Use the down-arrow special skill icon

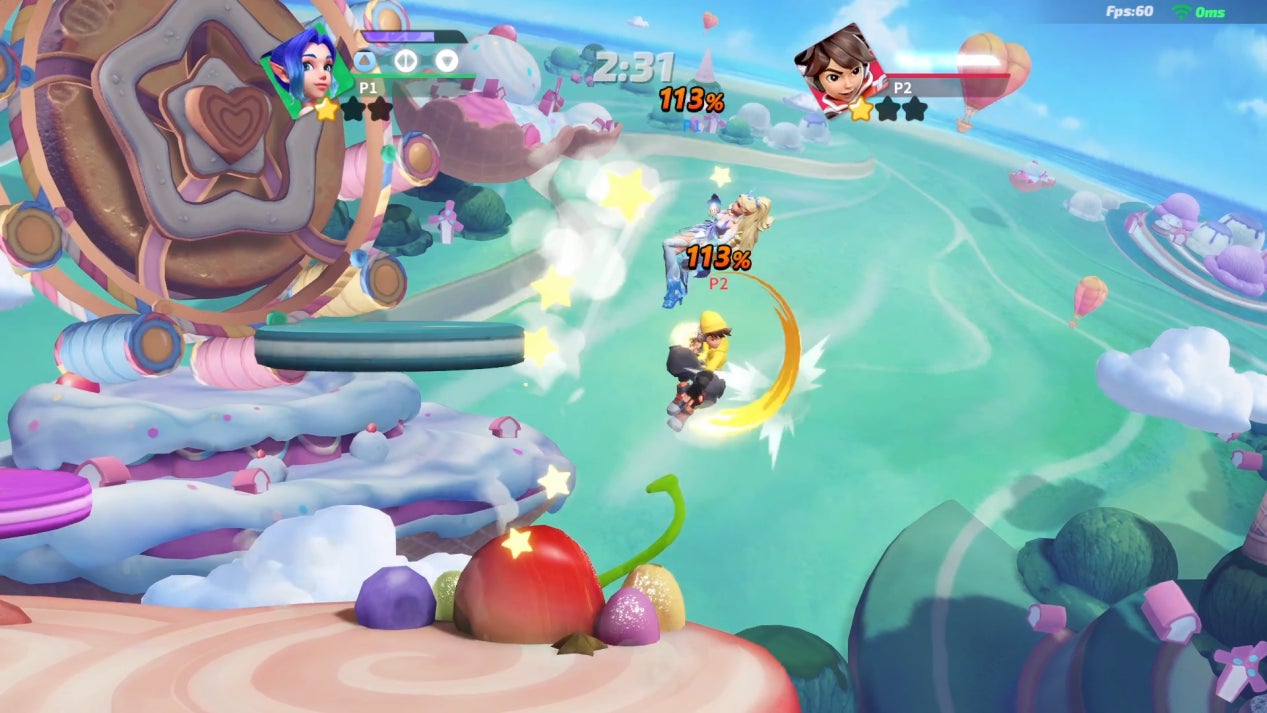click(447, 61)
